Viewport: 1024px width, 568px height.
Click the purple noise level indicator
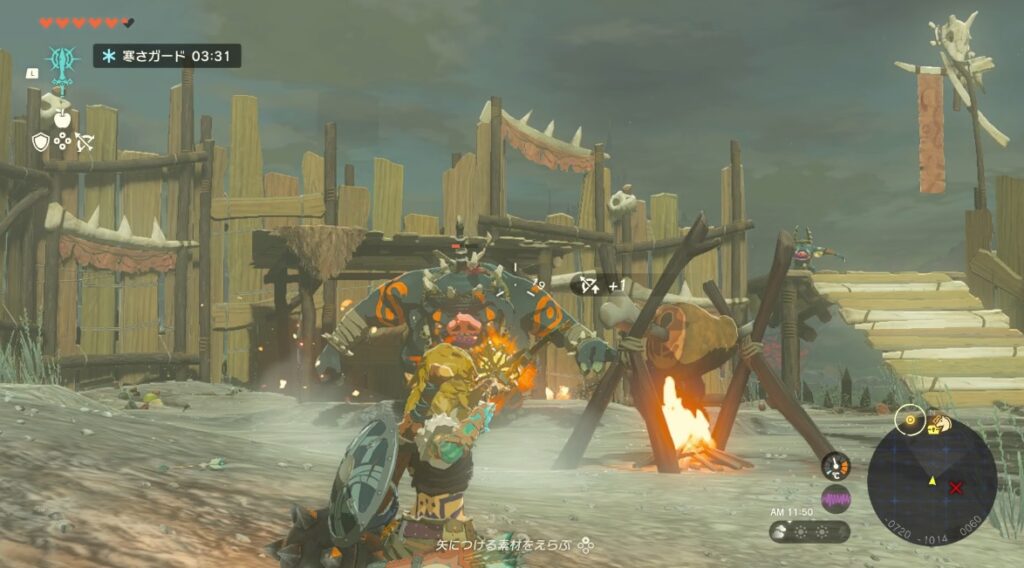pyautogui.click(x=835, y=498)
